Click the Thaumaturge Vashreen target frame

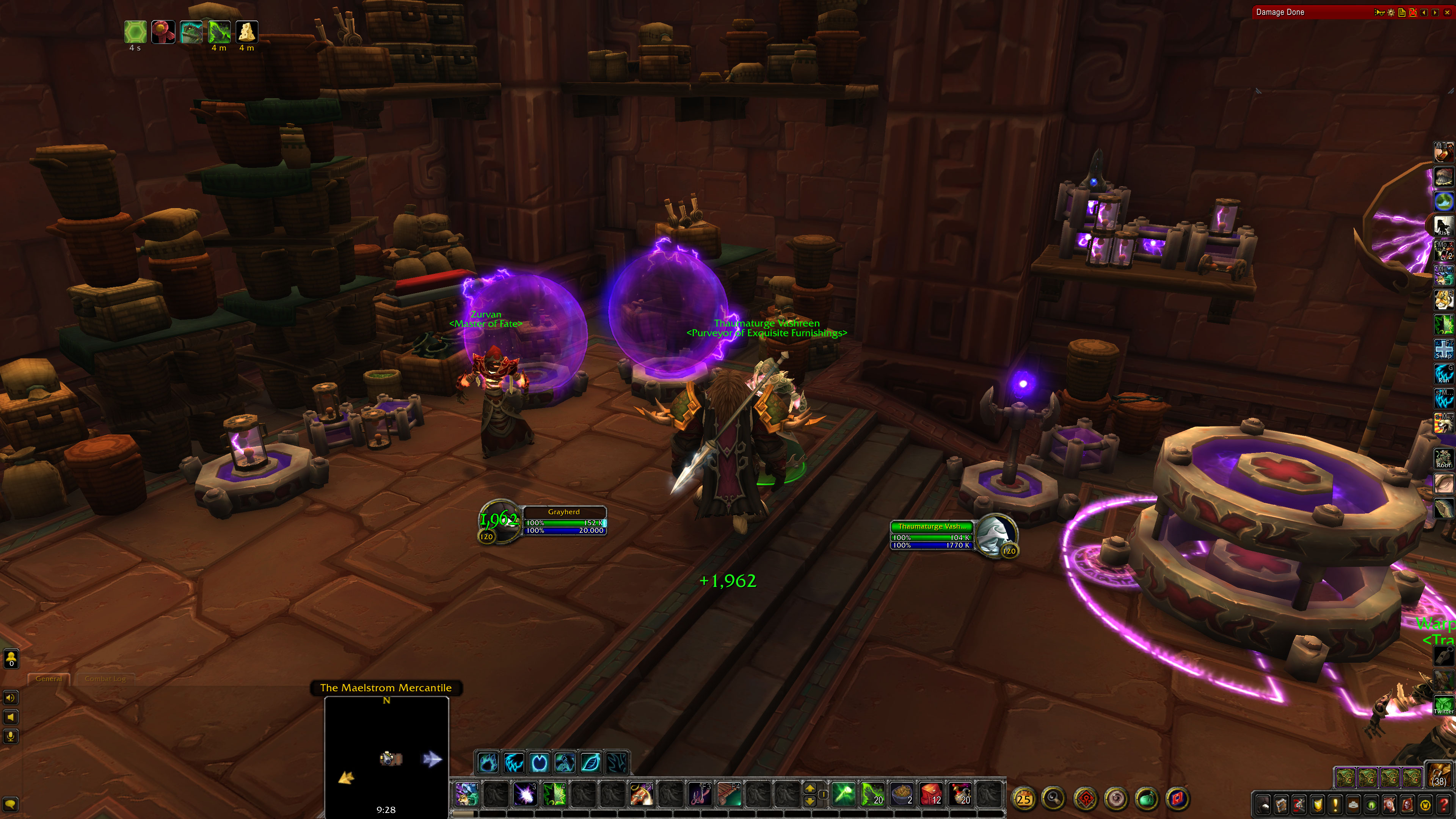click(932, 535)
